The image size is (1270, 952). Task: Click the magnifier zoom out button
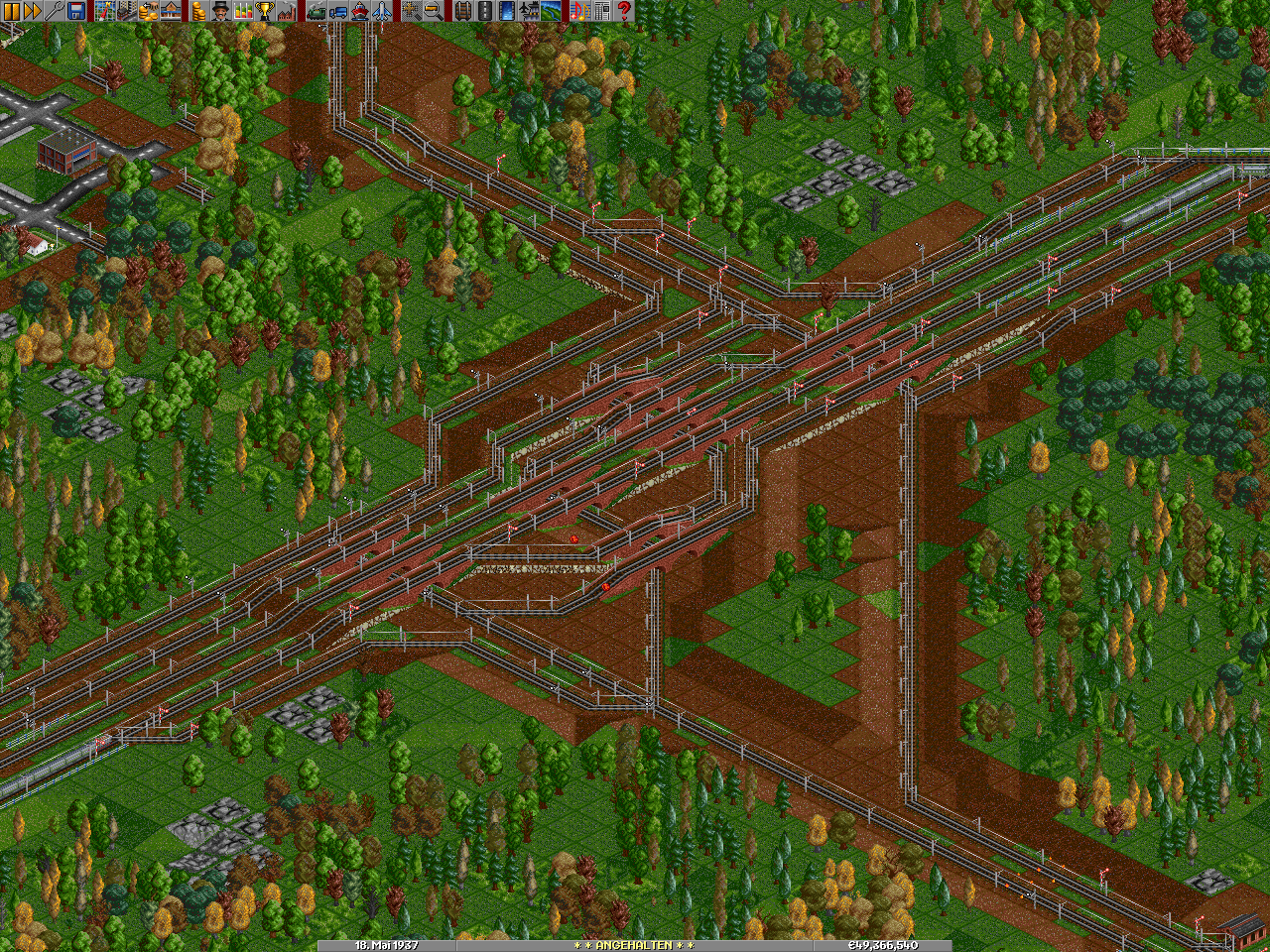pos(433,11)
